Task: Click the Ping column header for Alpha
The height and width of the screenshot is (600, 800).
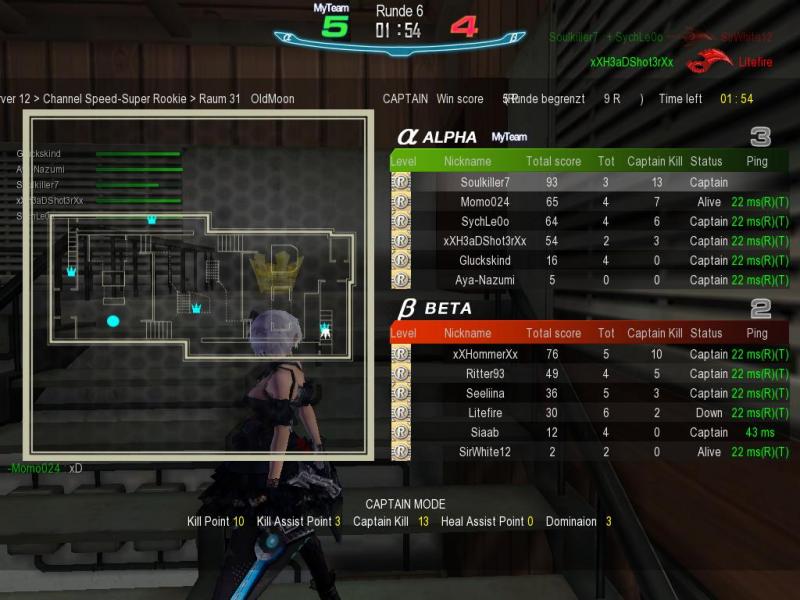Action: tap(757, 161)
